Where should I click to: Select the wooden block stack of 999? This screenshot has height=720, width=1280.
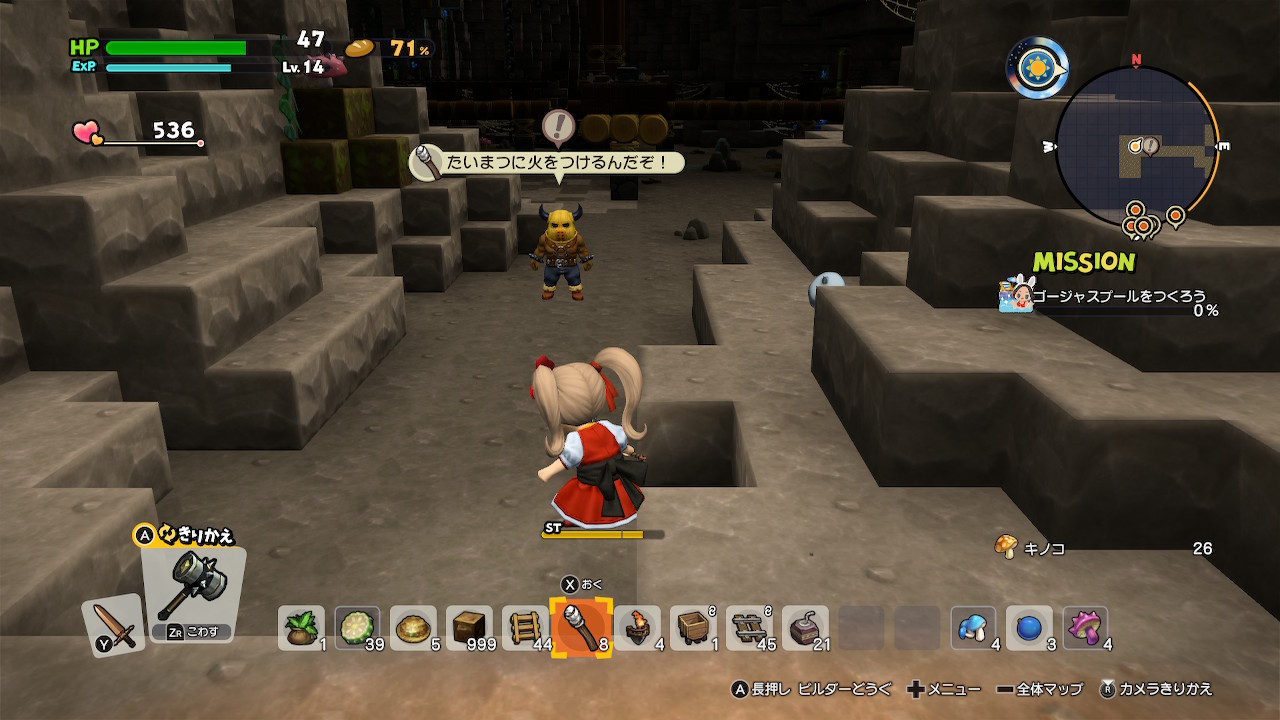pyautogui.click(x=469, y=628)
